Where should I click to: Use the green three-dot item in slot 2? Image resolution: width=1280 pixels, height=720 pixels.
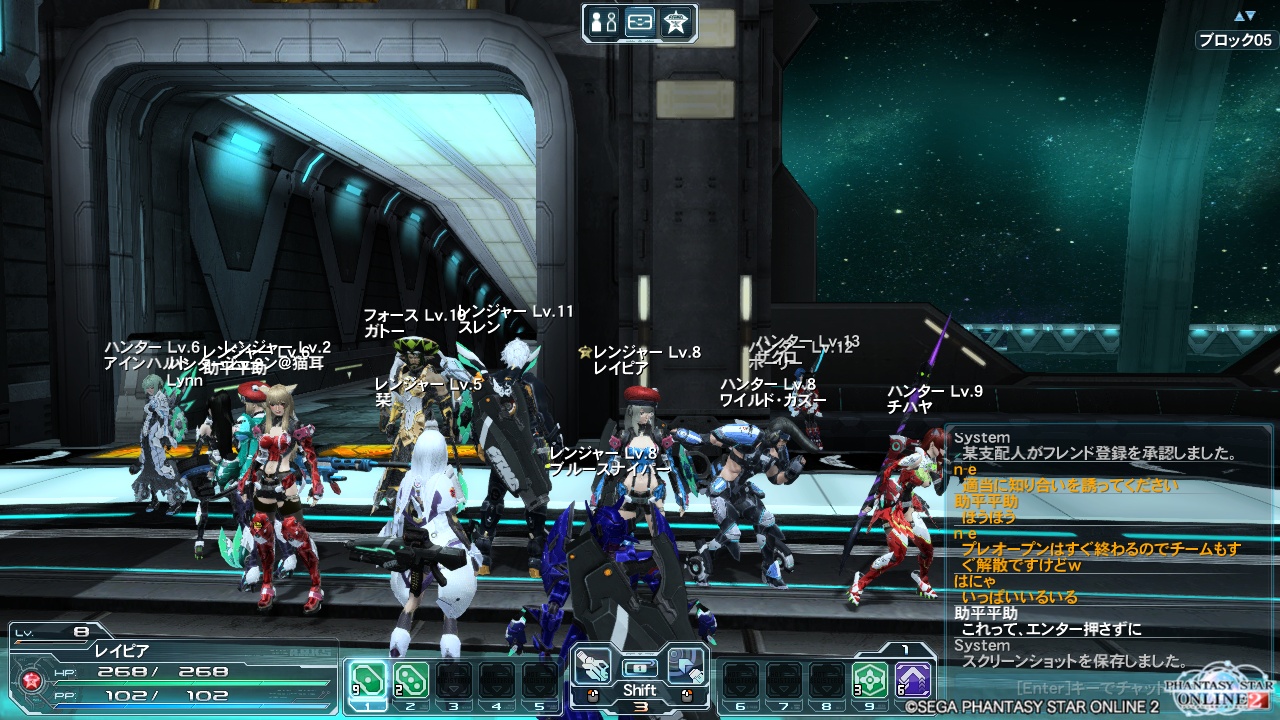[410, 680]
